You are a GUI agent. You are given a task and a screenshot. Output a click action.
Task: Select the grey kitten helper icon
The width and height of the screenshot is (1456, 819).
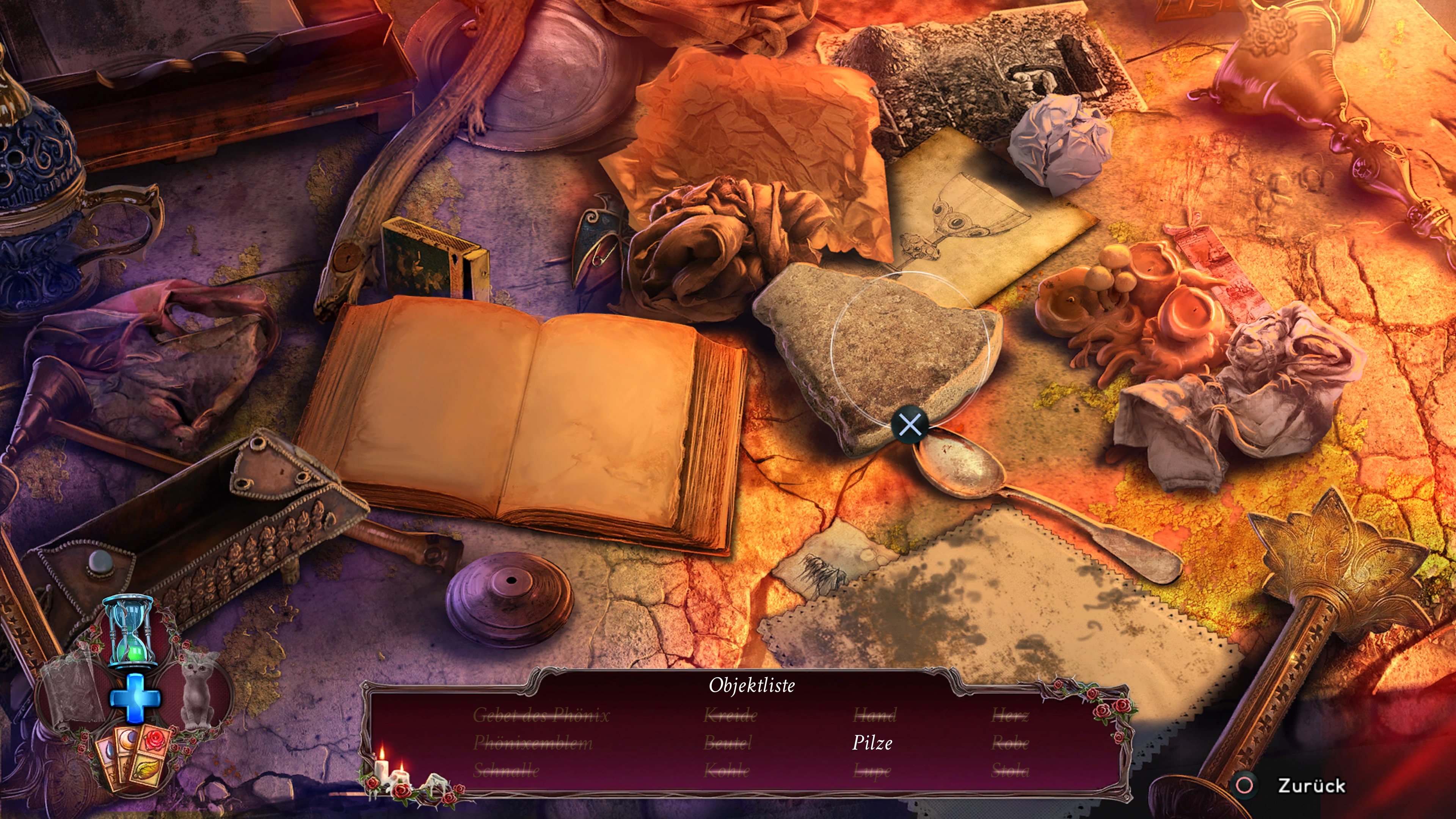click(198, 691)
